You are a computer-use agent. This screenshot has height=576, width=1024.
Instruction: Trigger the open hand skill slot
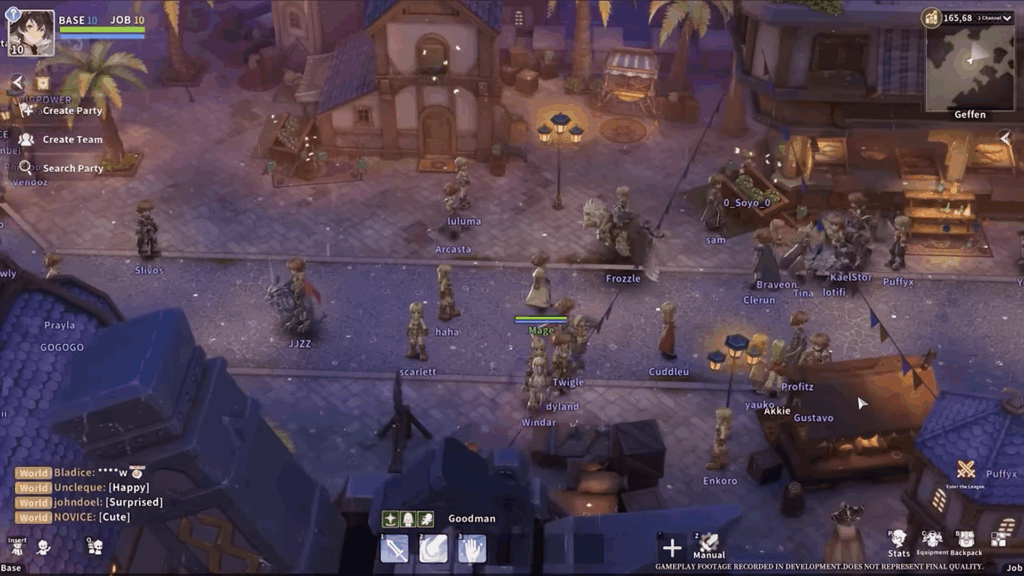tap(472, 549)
